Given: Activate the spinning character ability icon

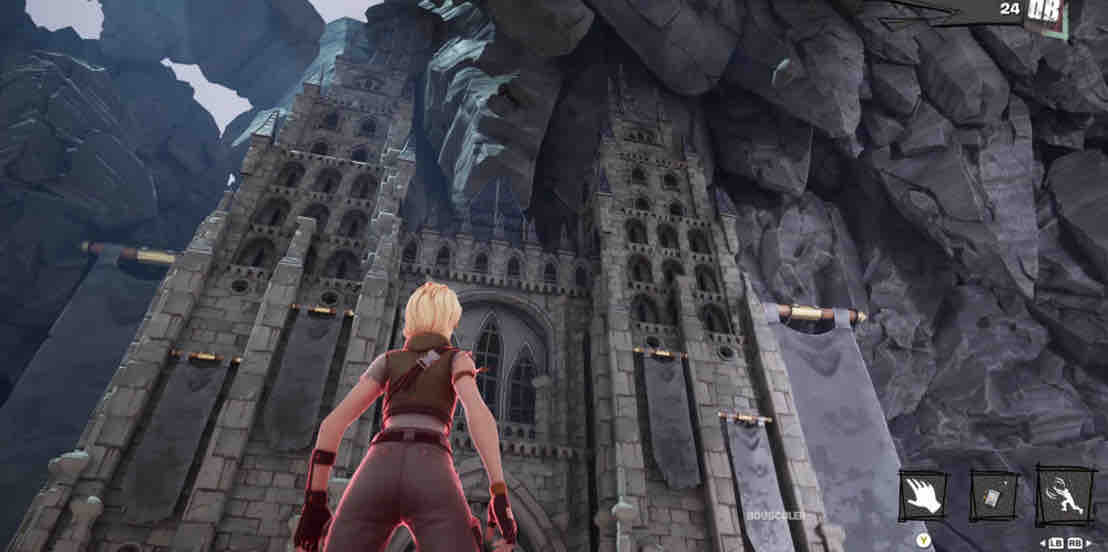Looking at the screenshot, I should 1064,495.
